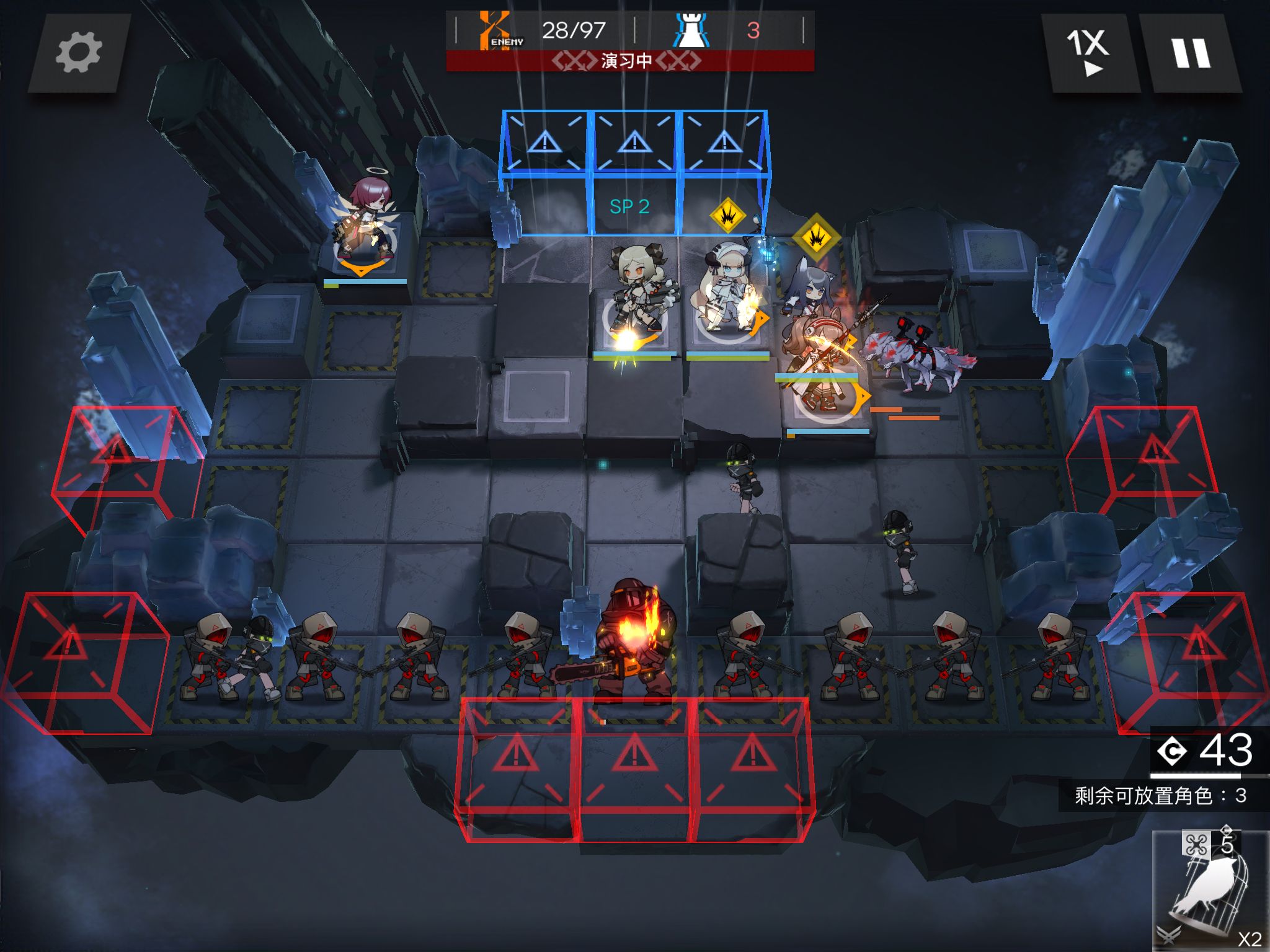Viewport: 1270px width, 952px height.
Task: Open the settings gear menu
Action: (79, 54)
